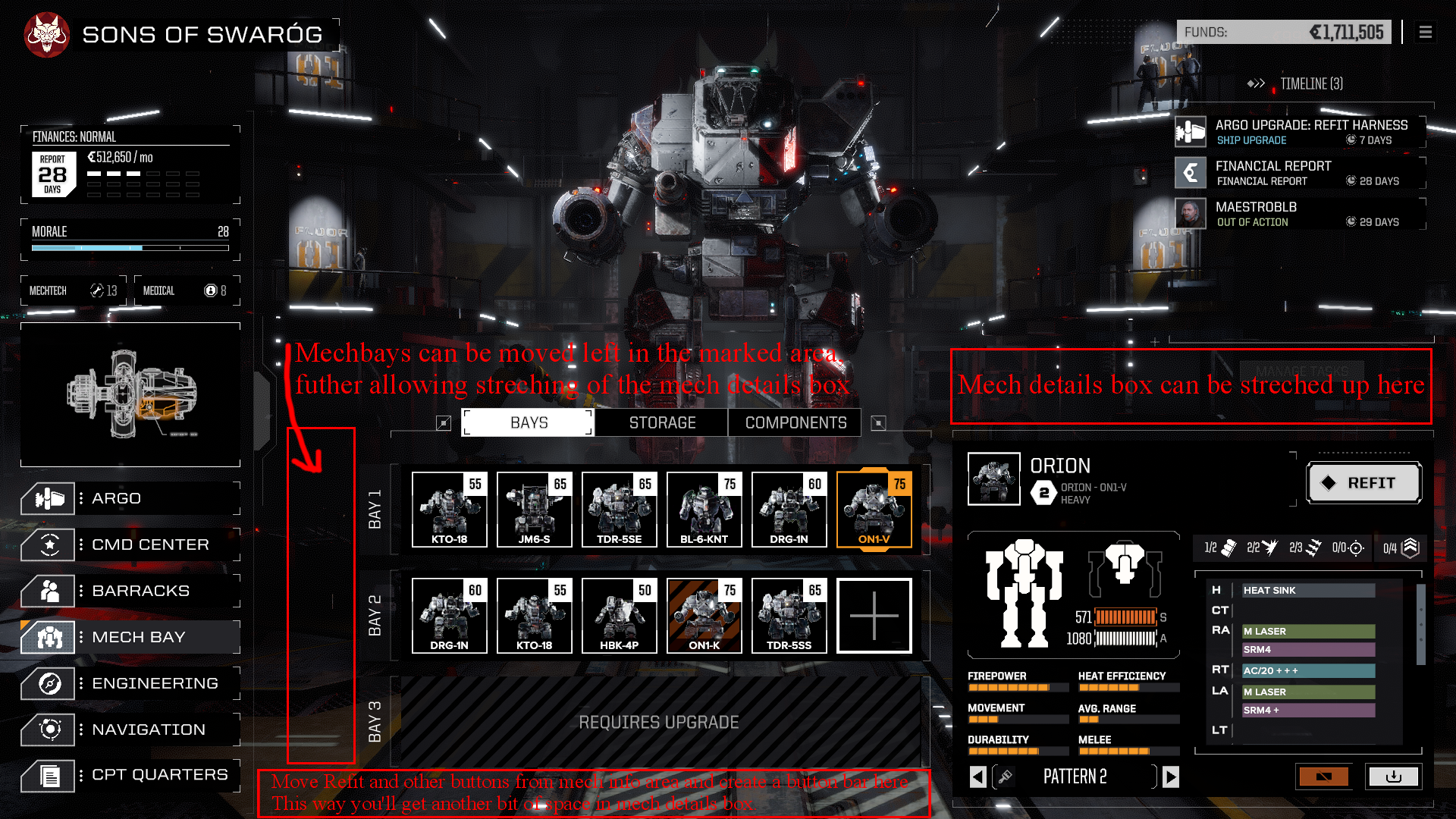The height and width of the screenshot is (819, 1456).
Task: Open the hamburger menu near Funds
Action: (1426, 32)
